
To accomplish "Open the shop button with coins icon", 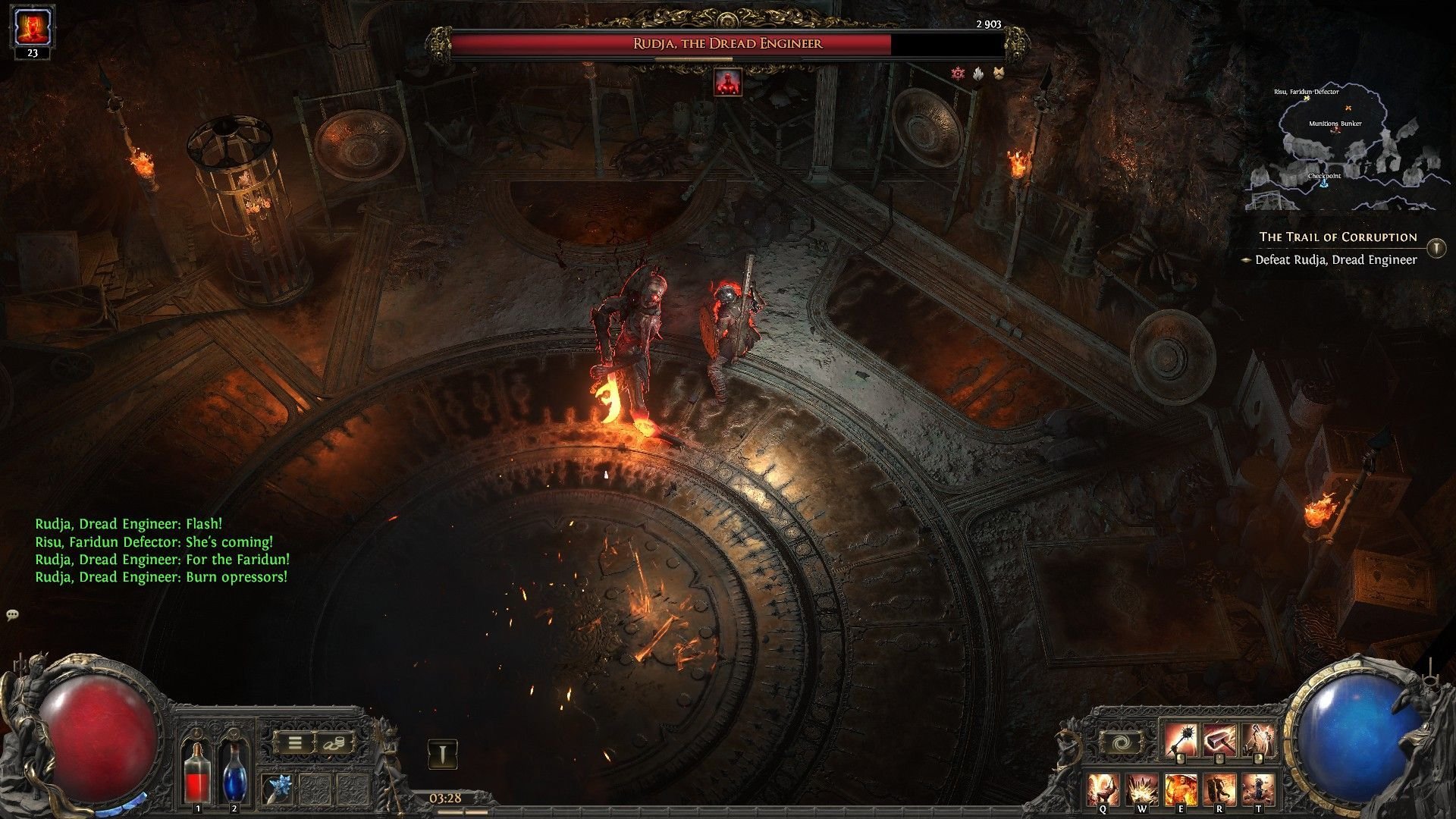I will pyautogui.click(x=334, y=743).
